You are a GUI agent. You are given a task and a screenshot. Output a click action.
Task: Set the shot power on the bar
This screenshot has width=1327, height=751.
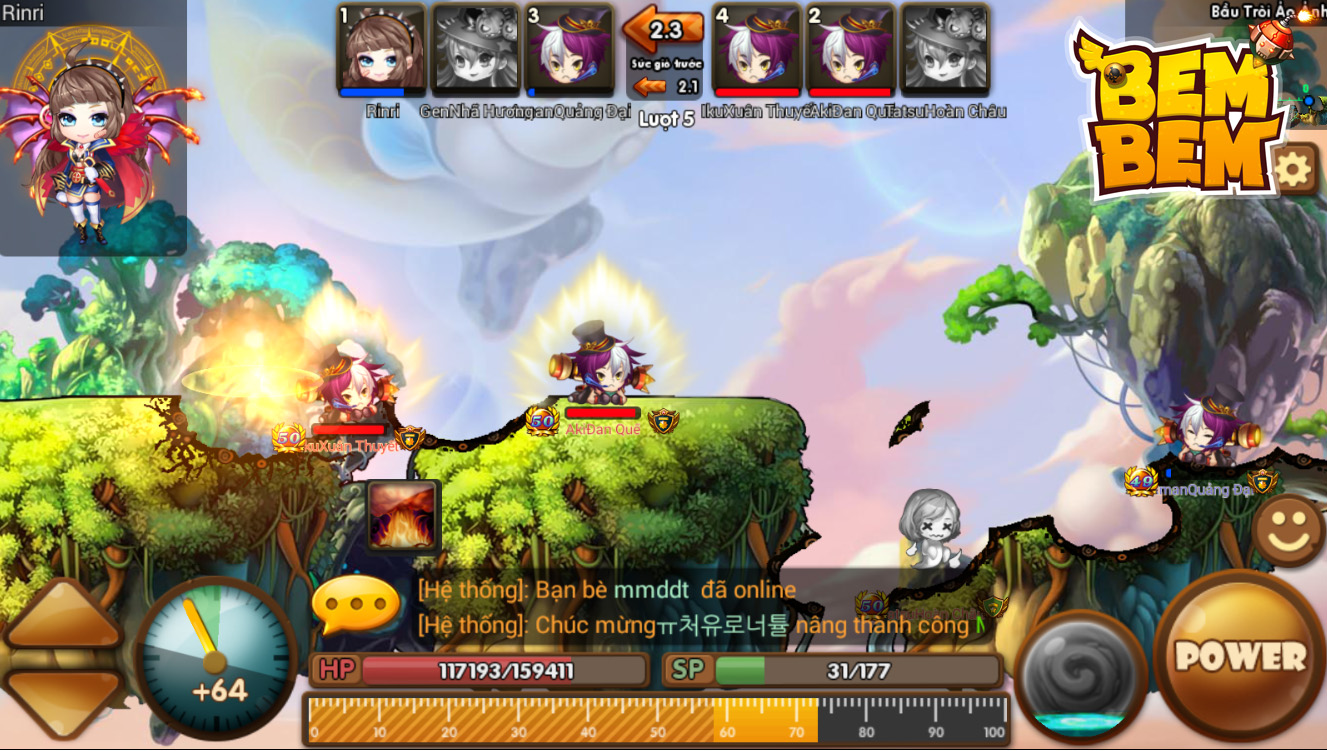point(657,720)
